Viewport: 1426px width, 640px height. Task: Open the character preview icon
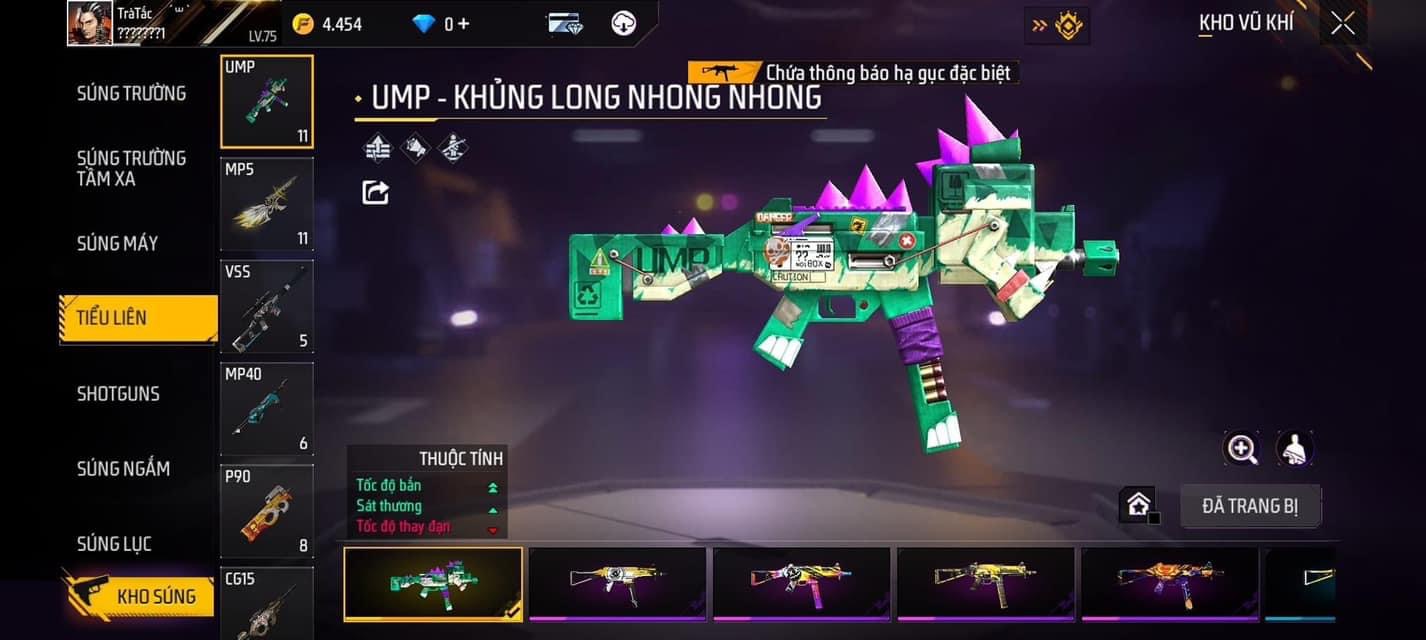point(1294,449)
